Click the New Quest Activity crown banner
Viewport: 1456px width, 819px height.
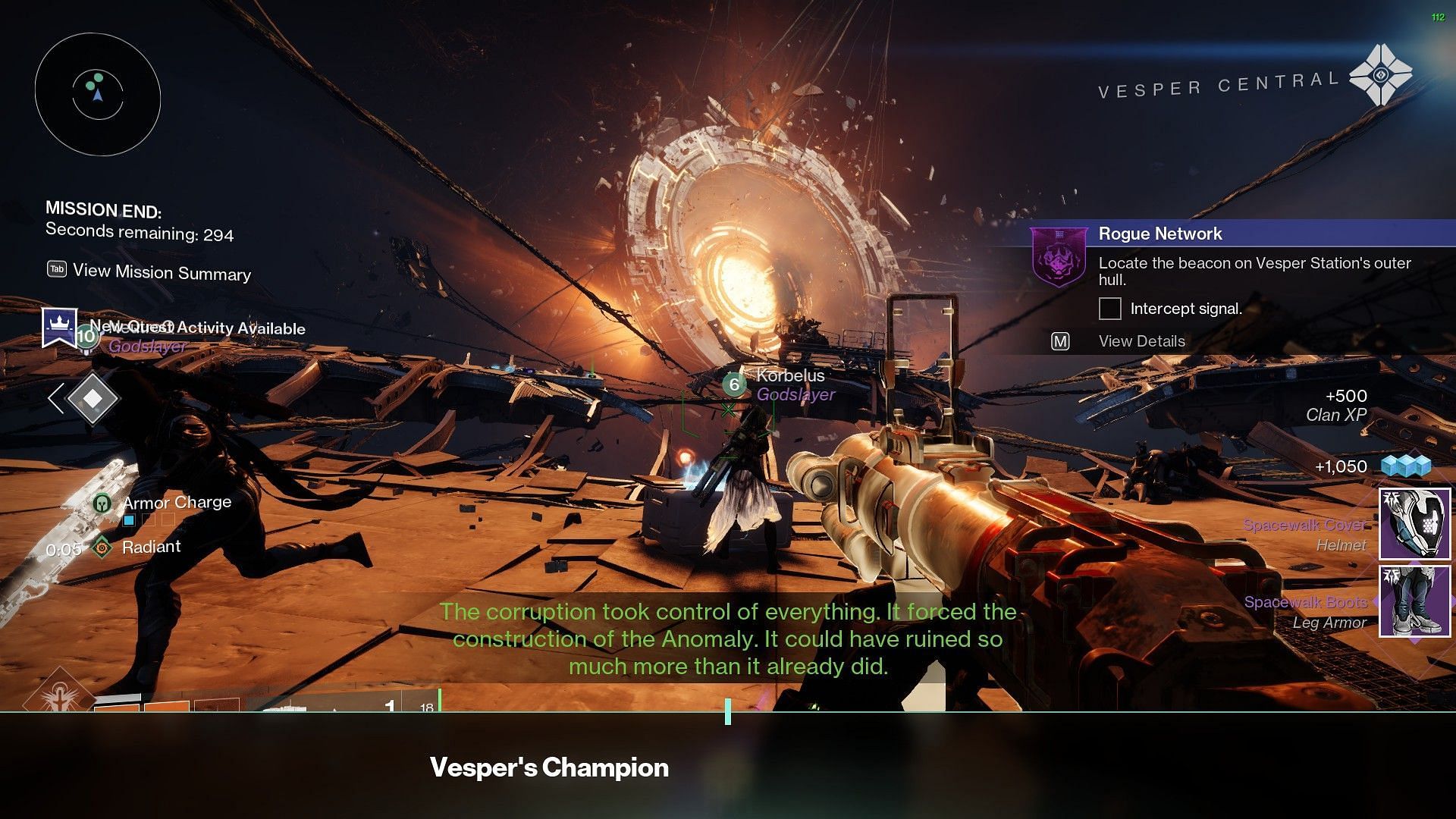point(59,328)
